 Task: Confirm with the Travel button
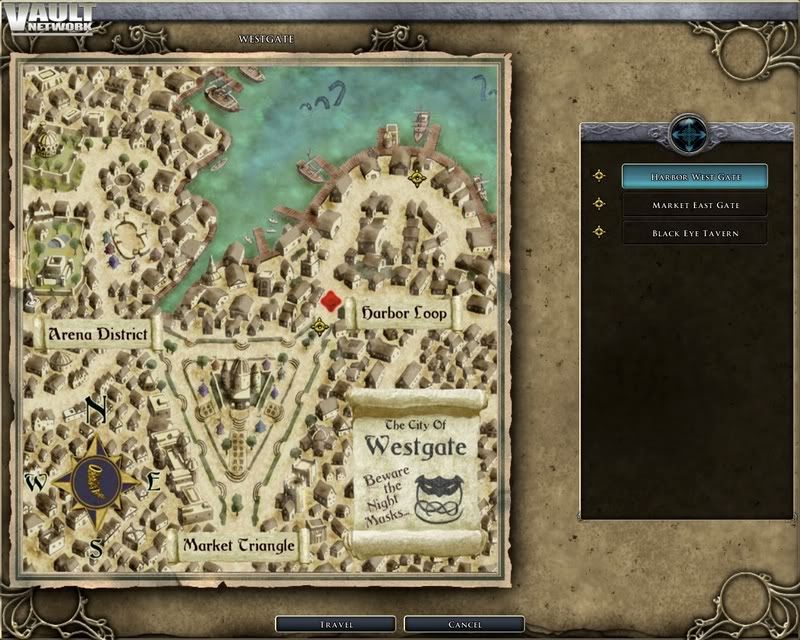coord(336,625)
